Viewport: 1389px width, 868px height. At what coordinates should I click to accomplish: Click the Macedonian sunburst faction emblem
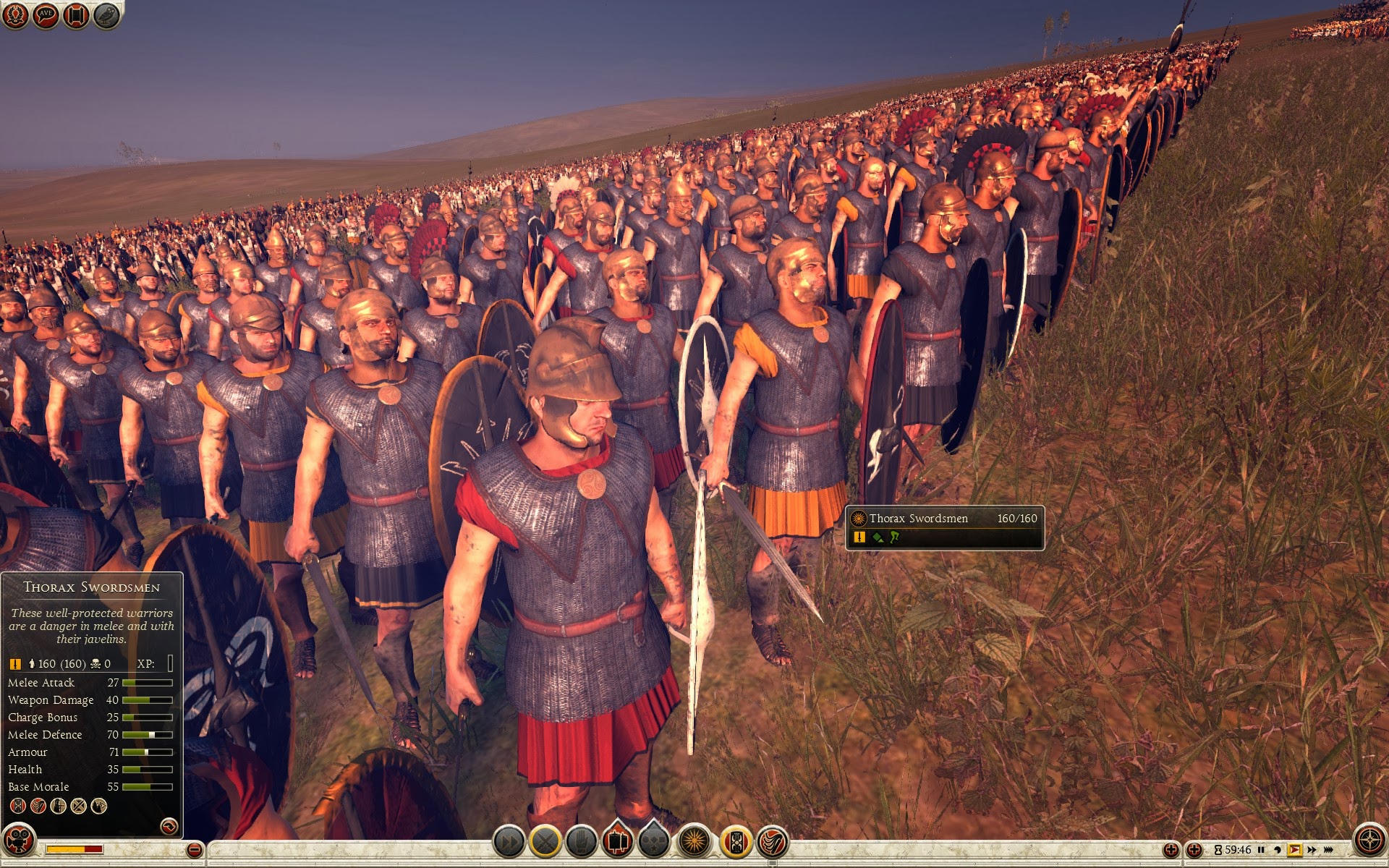(x=695, y=841)
